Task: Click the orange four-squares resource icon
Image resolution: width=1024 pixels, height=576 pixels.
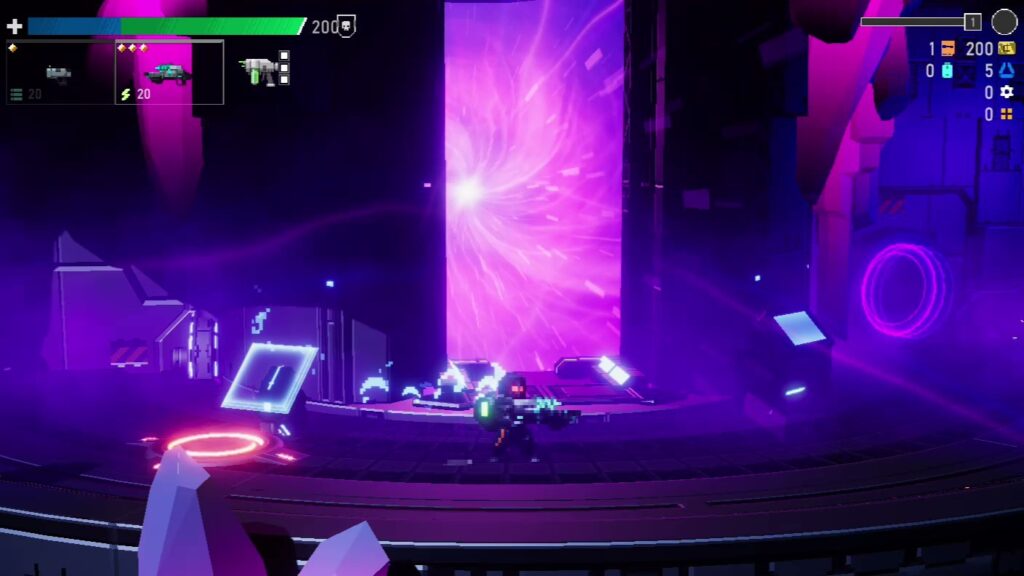Action: [1006, 115]
